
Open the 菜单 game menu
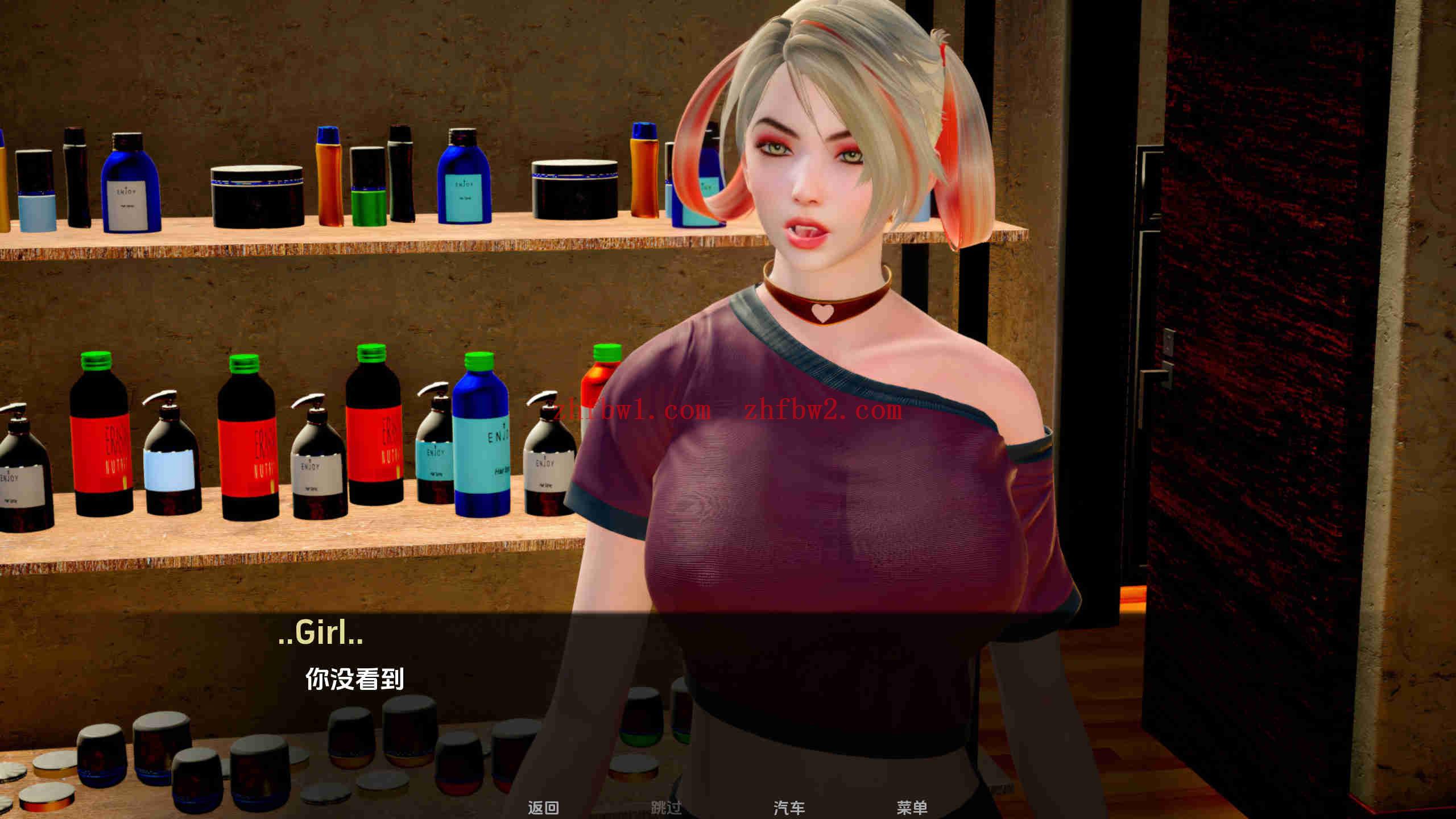click(916, 807)
